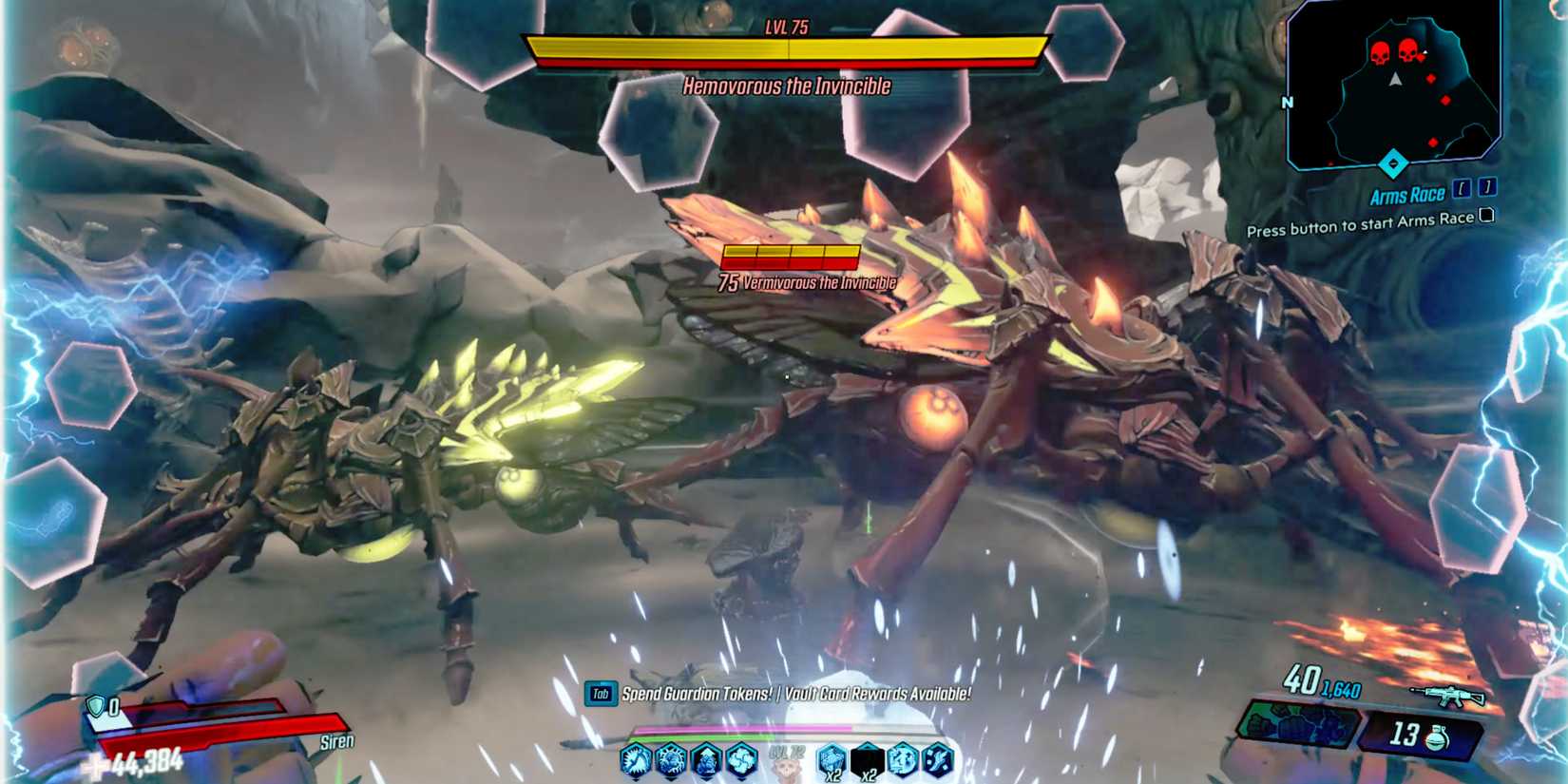Click Vermivorous the Invincible health bar segments
Image resolution: width=1568 pixels, height=784 pixels.
[x=793, y=255]
